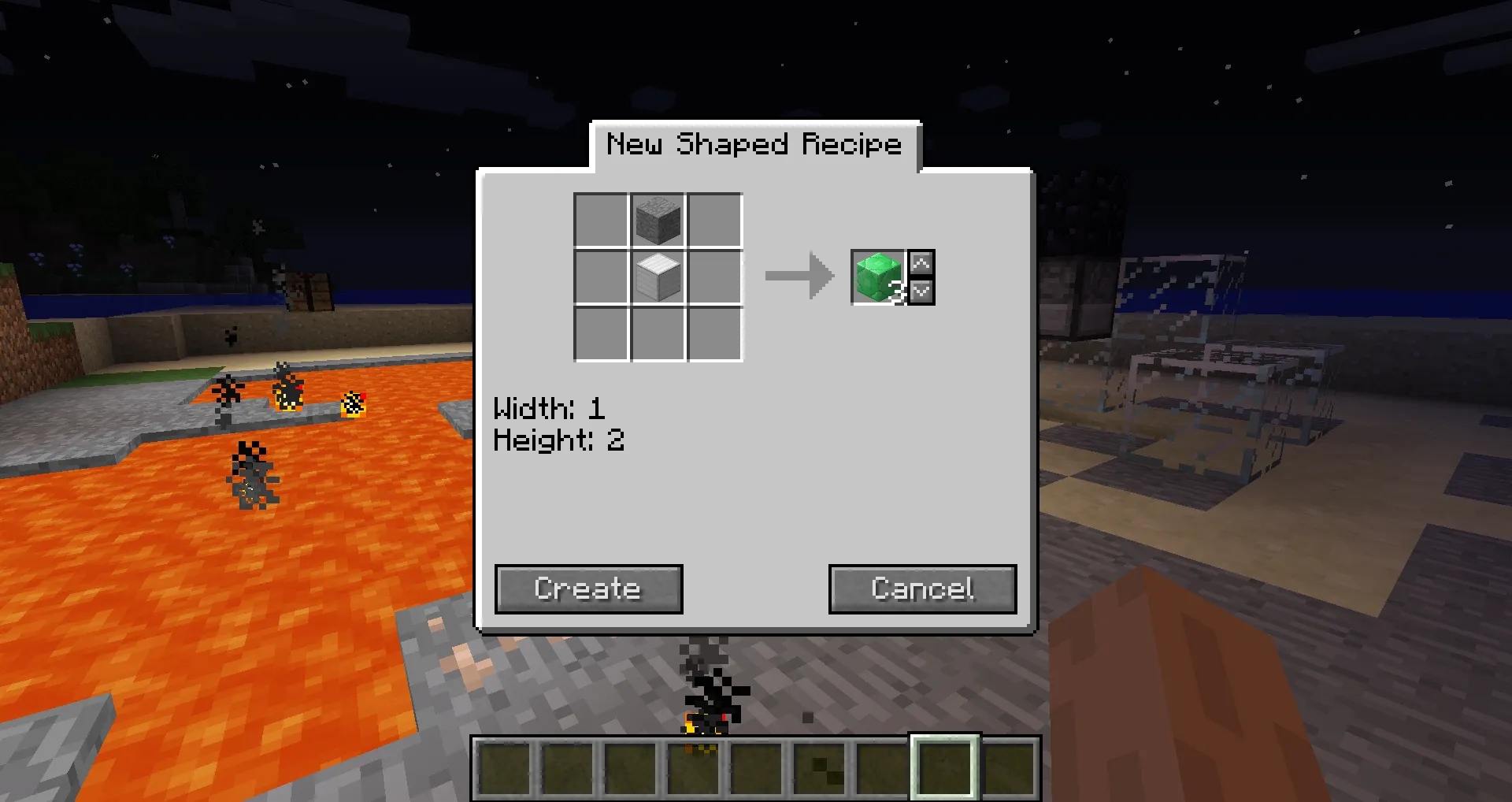Click the first hotbar slot

tap(504, 768)
